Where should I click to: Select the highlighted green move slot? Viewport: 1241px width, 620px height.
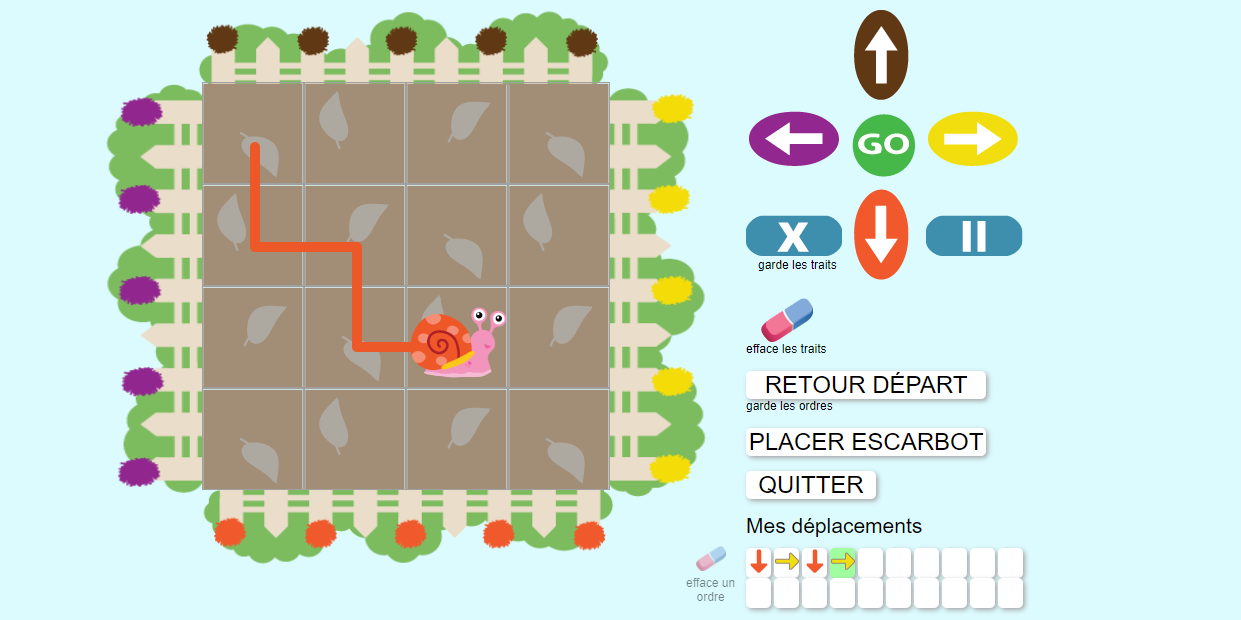click(842, 562)
